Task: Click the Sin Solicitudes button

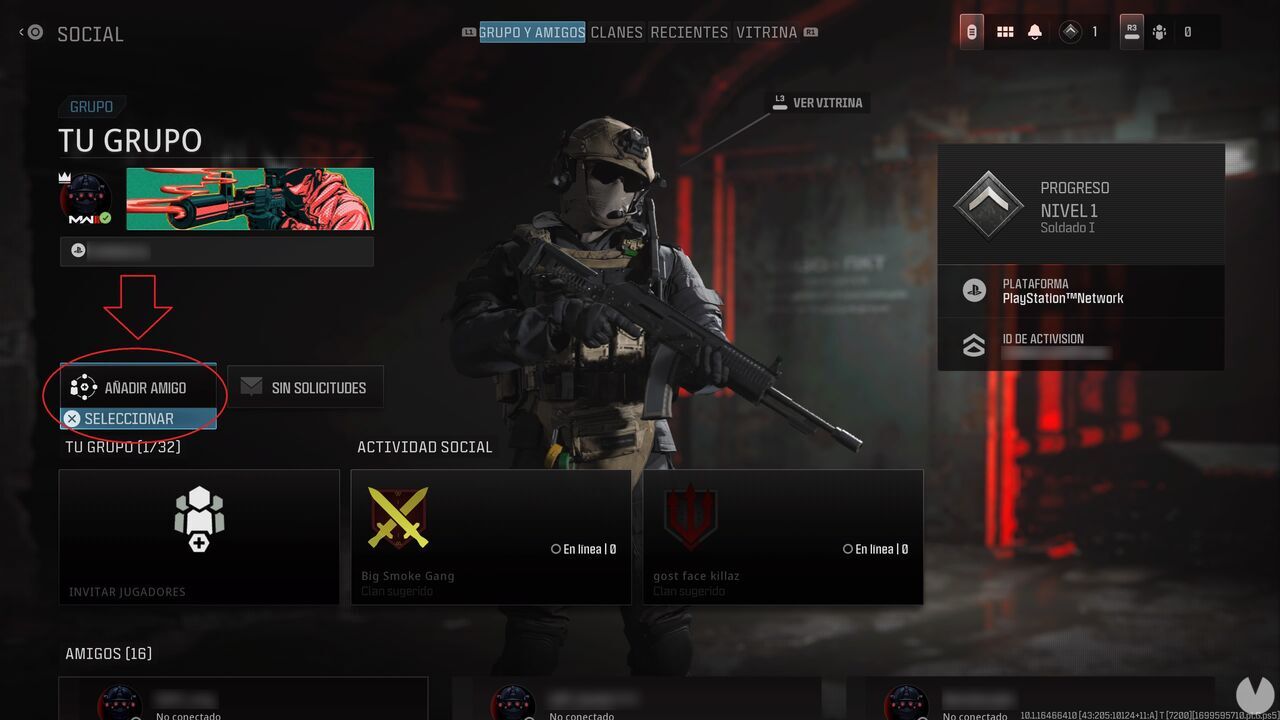Action: coord(305,387)
